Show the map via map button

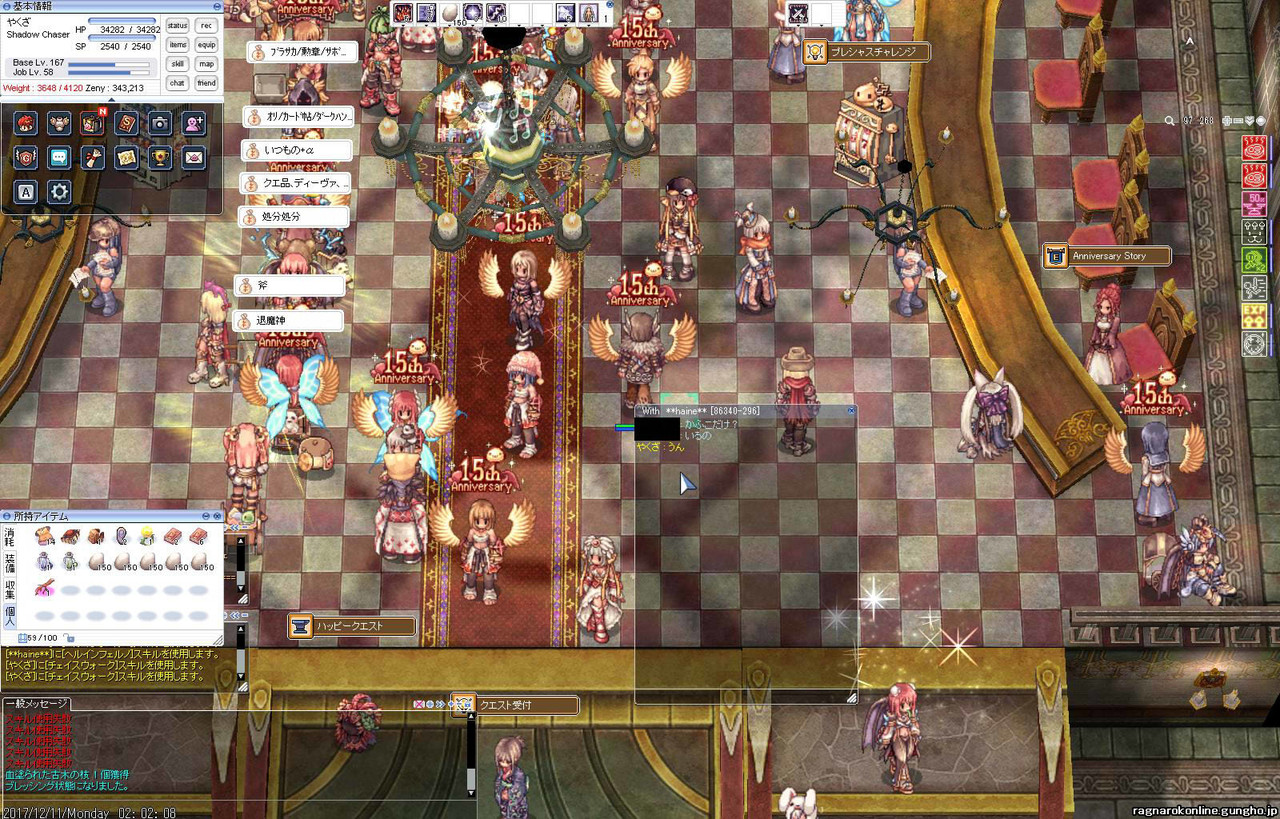tap(206, 63)
